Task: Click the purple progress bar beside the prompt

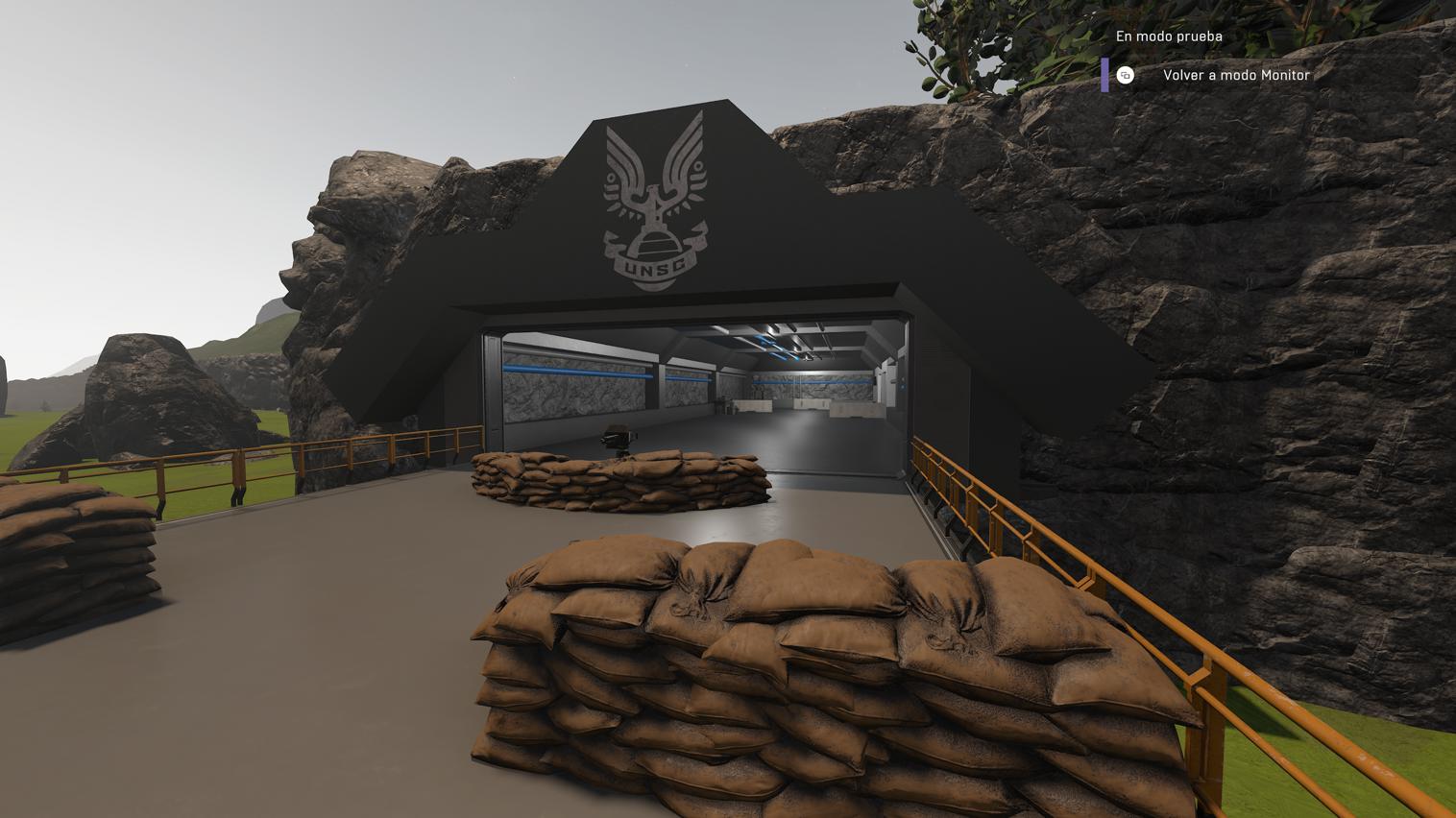Action: tap(1105, 75)
